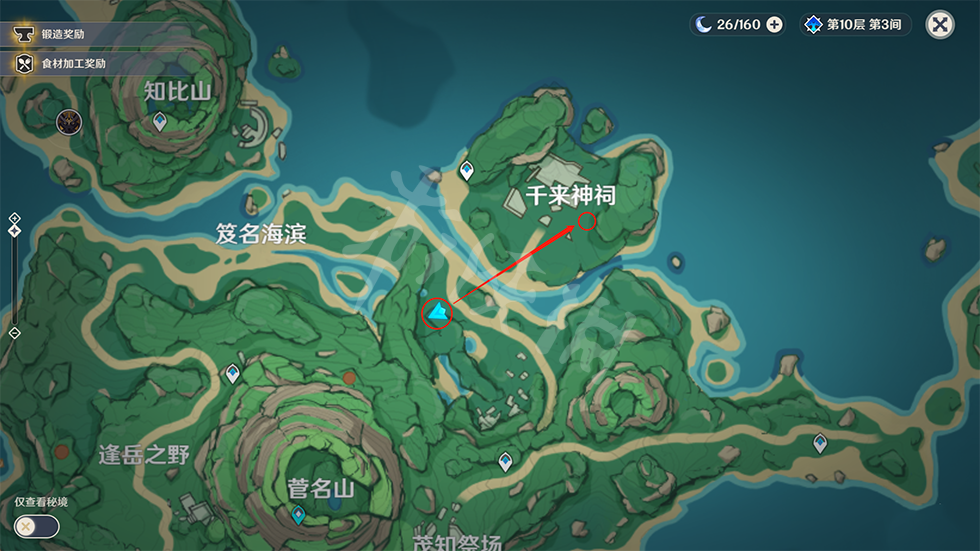Add resin with the plus button

pos(774,25)
